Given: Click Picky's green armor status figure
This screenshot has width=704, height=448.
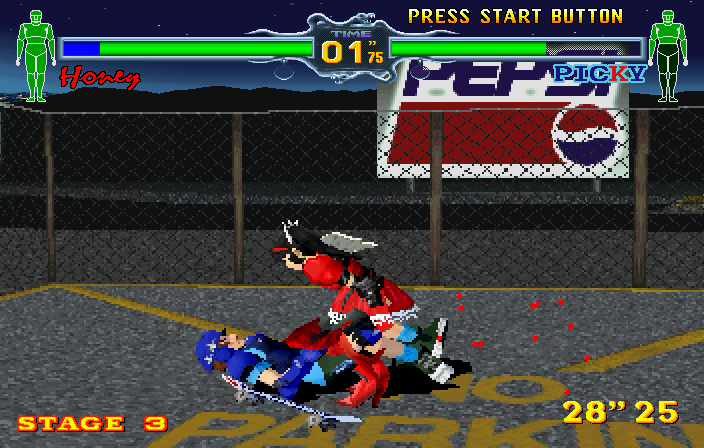Looking at the screenshot, I should [x=666, y=55].
